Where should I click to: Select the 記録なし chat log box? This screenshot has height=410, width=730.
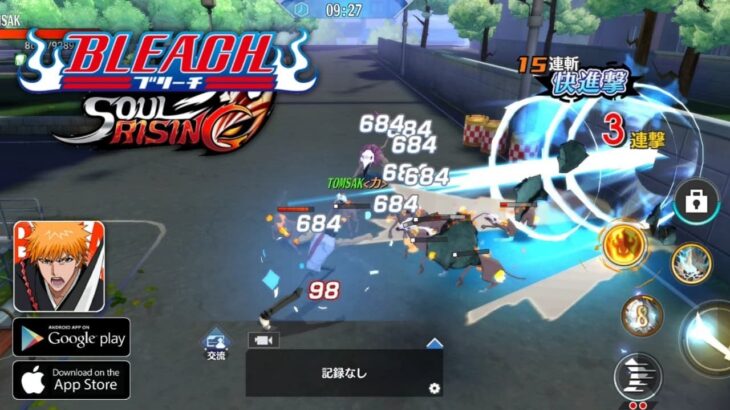344,373
